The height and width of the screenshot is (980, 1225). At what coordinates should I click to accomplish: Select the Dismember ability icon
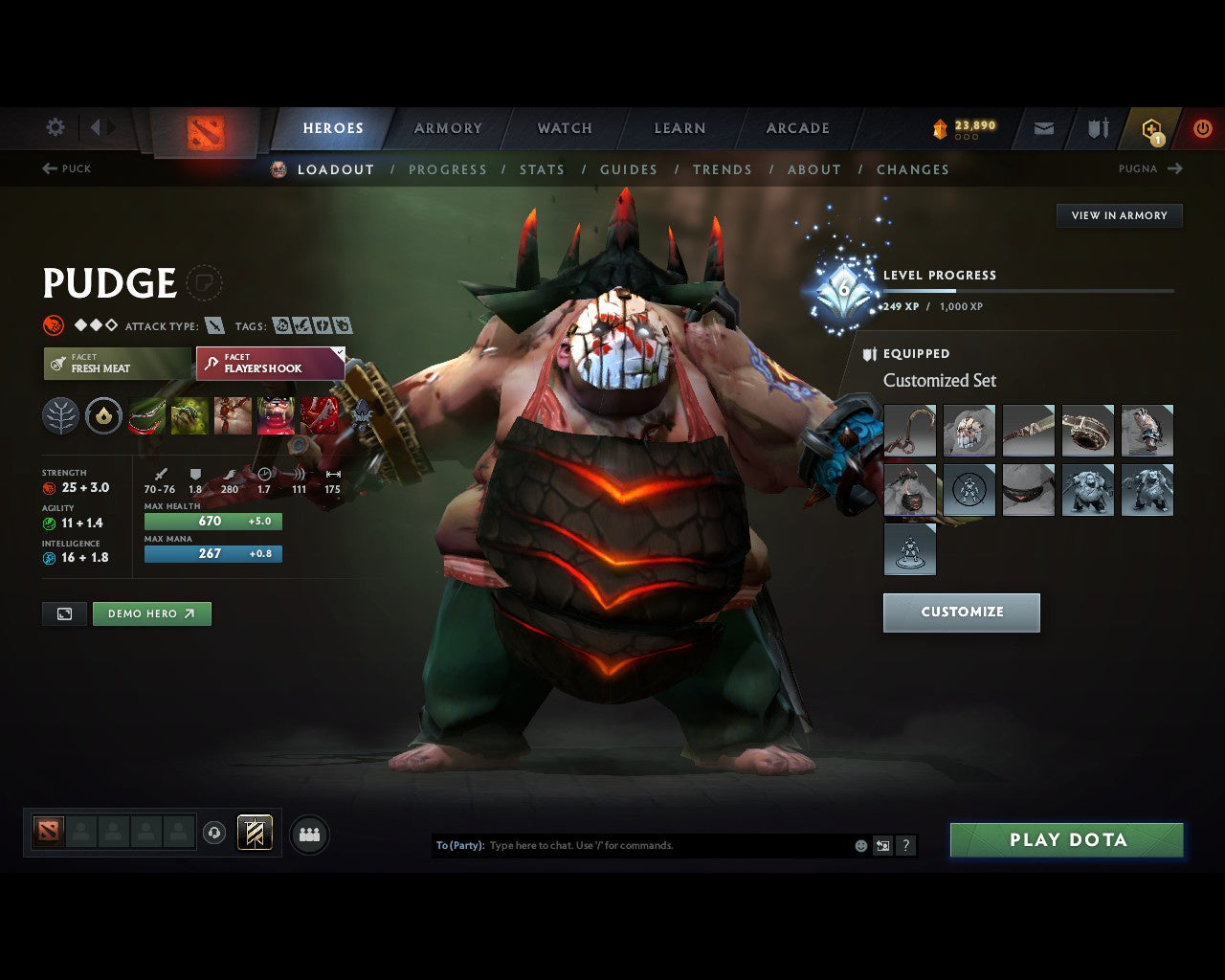276,415
